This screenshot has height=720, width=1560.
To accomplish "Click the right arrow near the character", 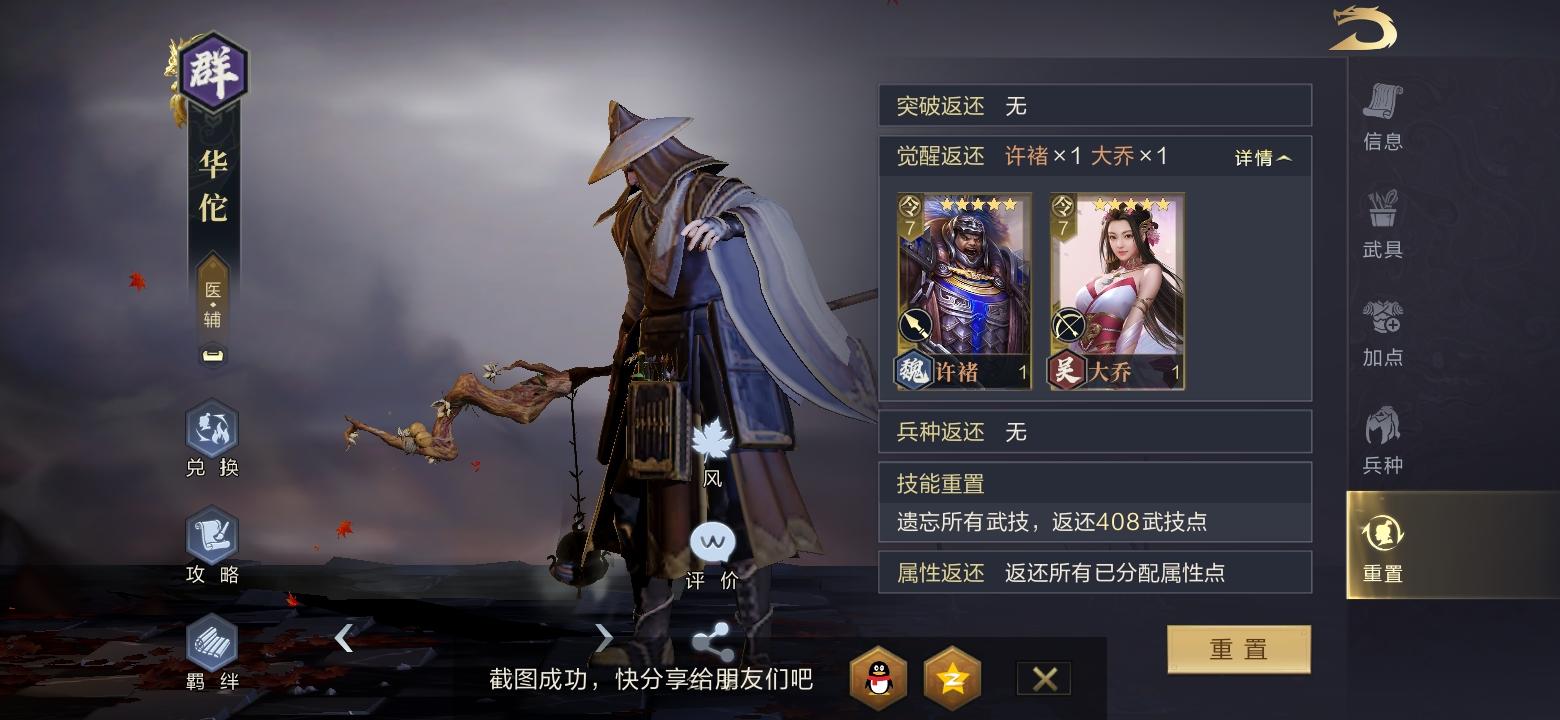I will click(x=605, y=637).
